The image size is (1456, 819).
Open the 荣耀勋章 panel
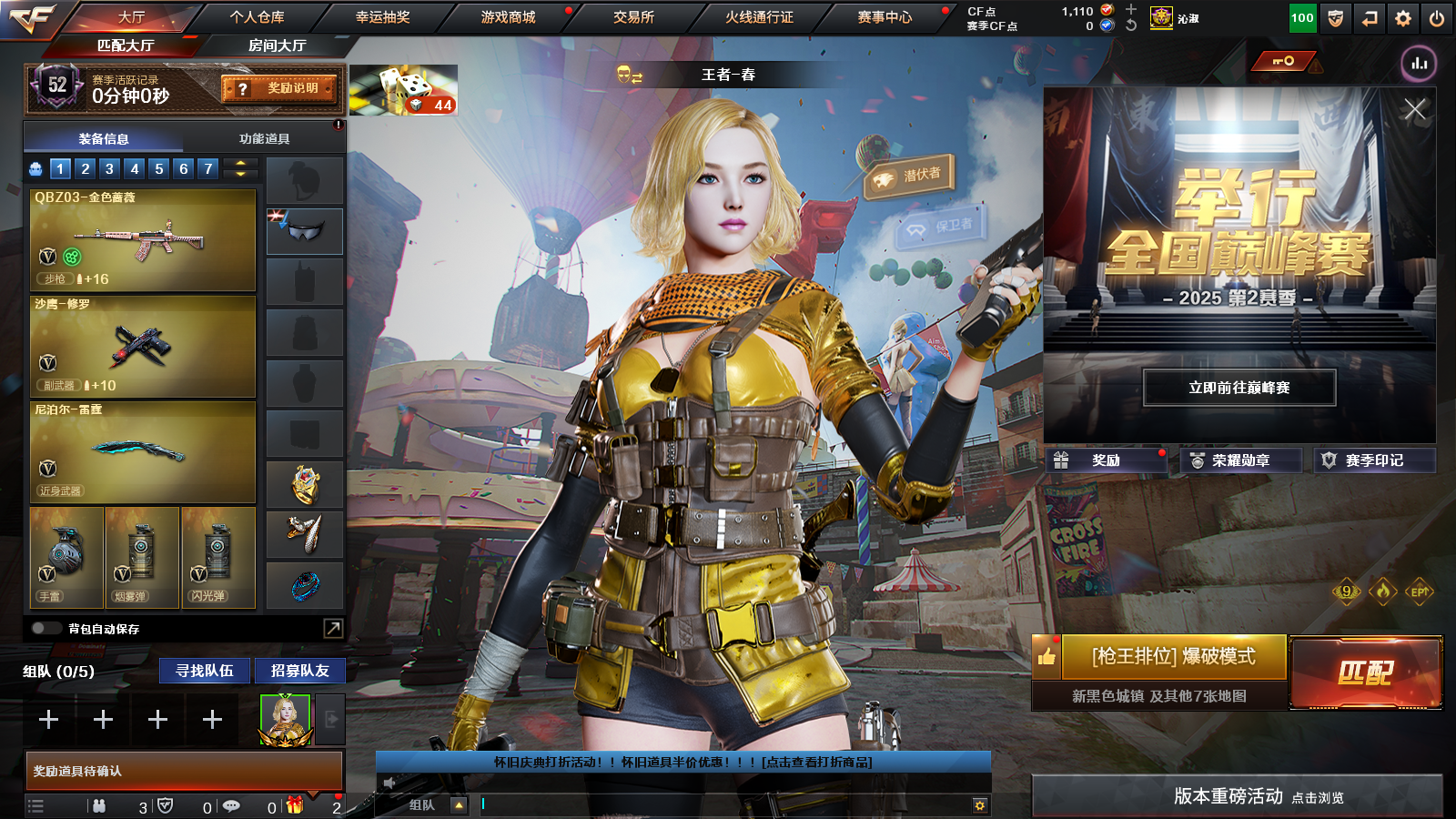point(1239,460)
